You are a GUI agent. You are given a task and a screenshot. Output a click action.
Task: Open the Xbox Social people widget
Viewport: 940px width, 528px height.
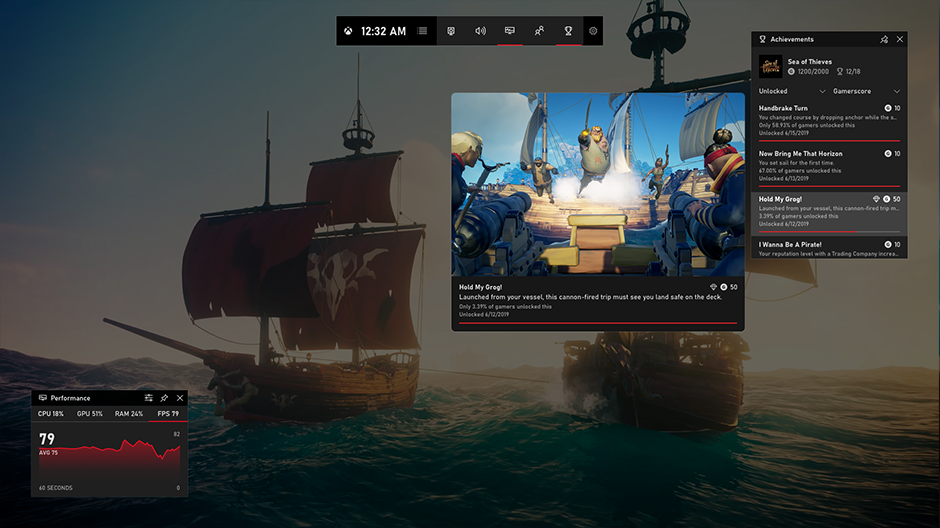[539, 31]
